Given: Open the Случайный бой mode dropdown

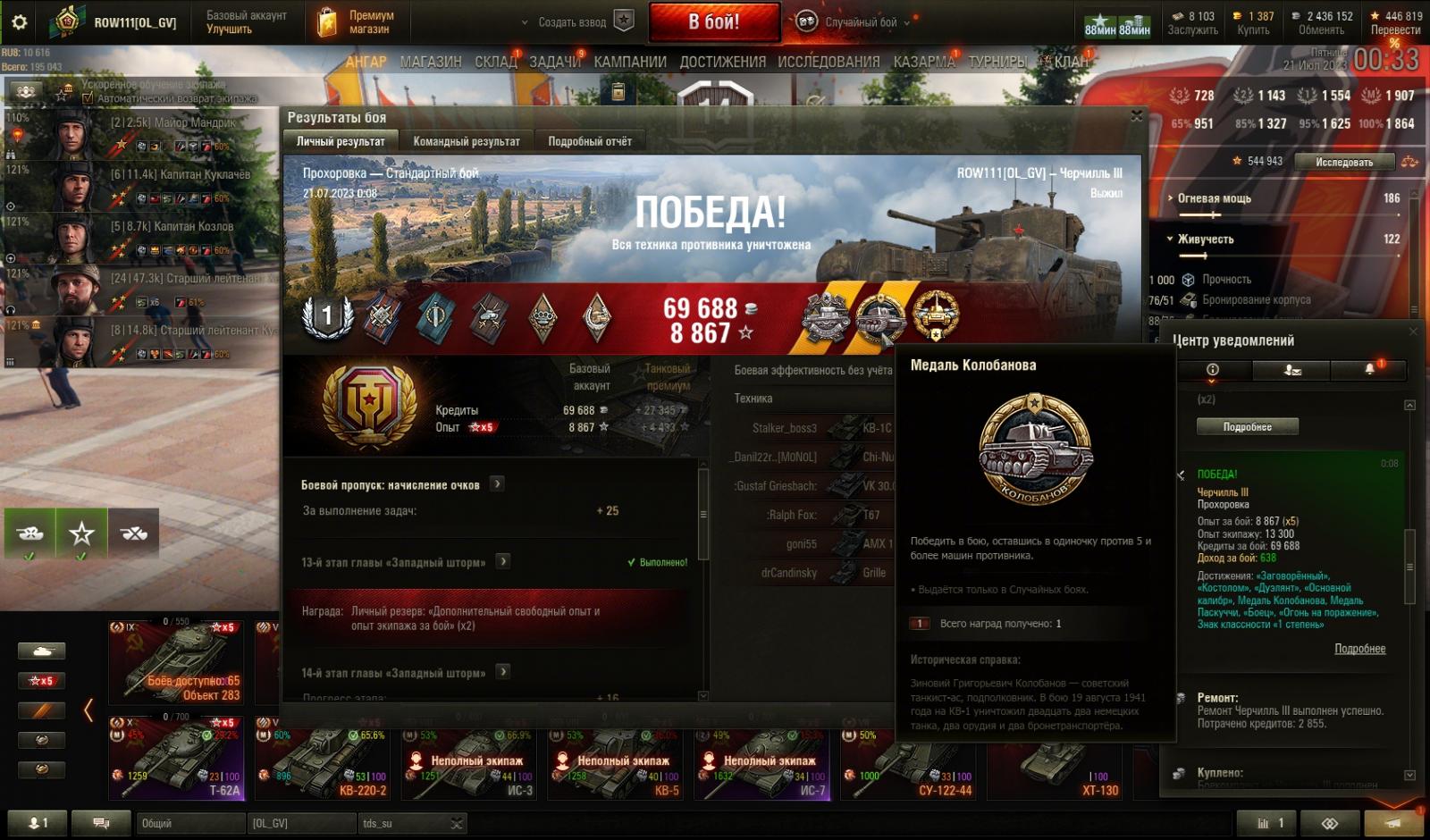Looking at the screenshot, I should click(858, 22).
